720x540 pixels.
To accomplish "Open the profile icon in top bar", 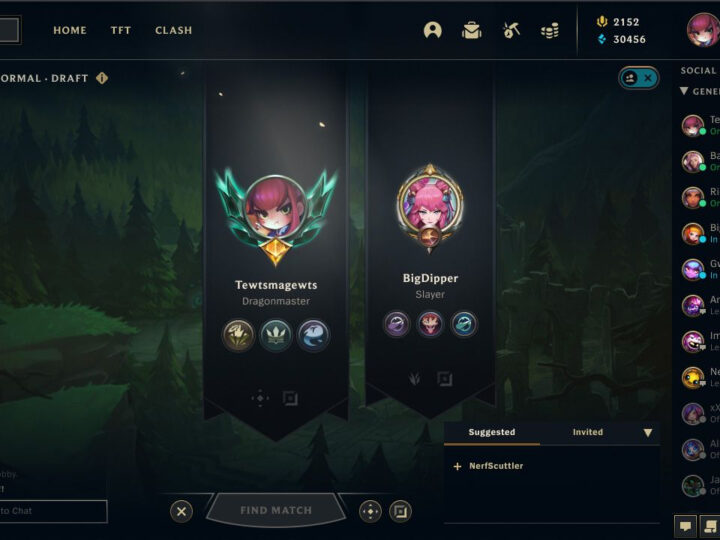I will point(432,30).
